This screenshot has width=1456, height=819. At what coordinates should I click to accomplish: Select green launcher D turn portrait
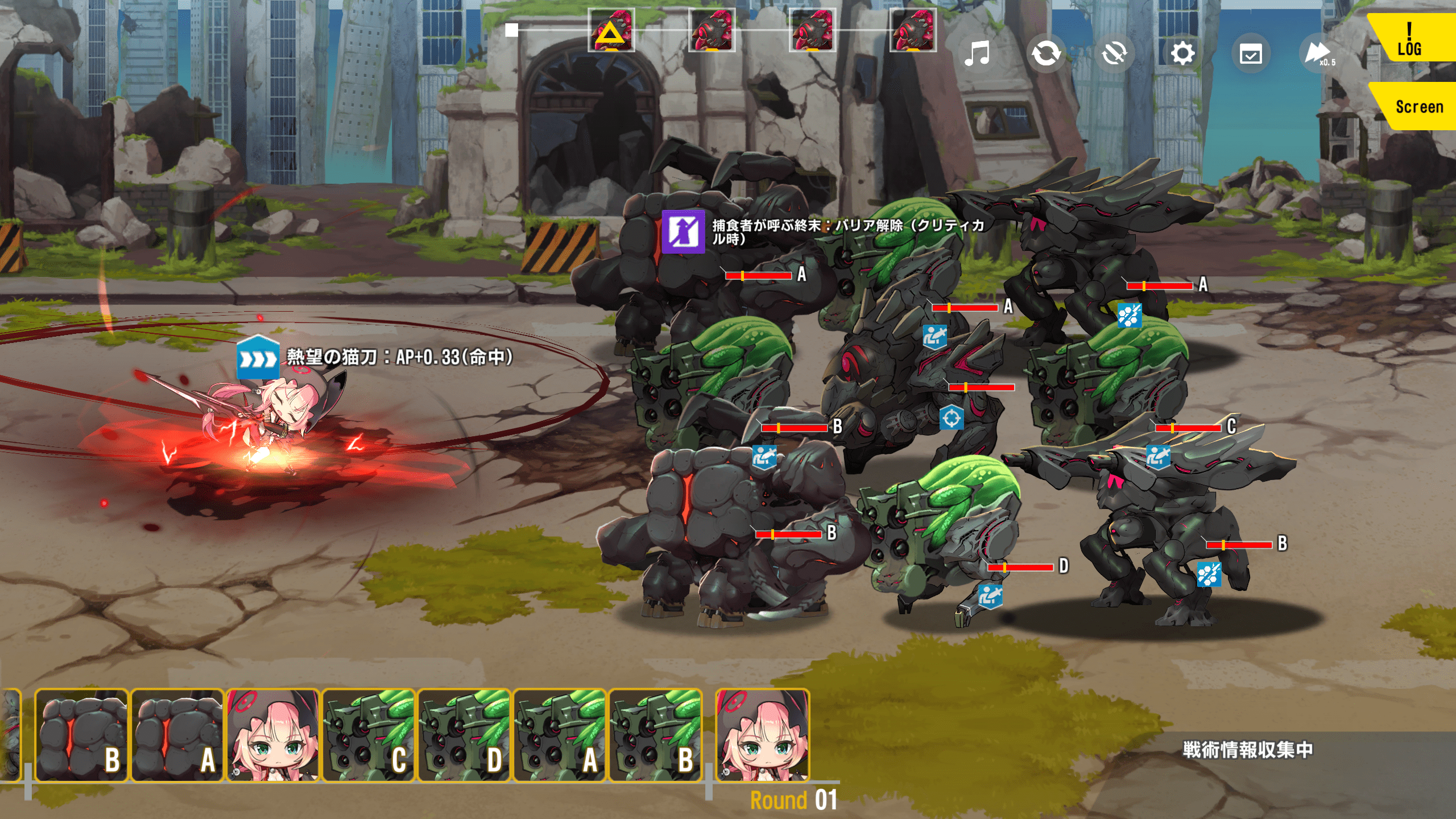pos(464,736)
